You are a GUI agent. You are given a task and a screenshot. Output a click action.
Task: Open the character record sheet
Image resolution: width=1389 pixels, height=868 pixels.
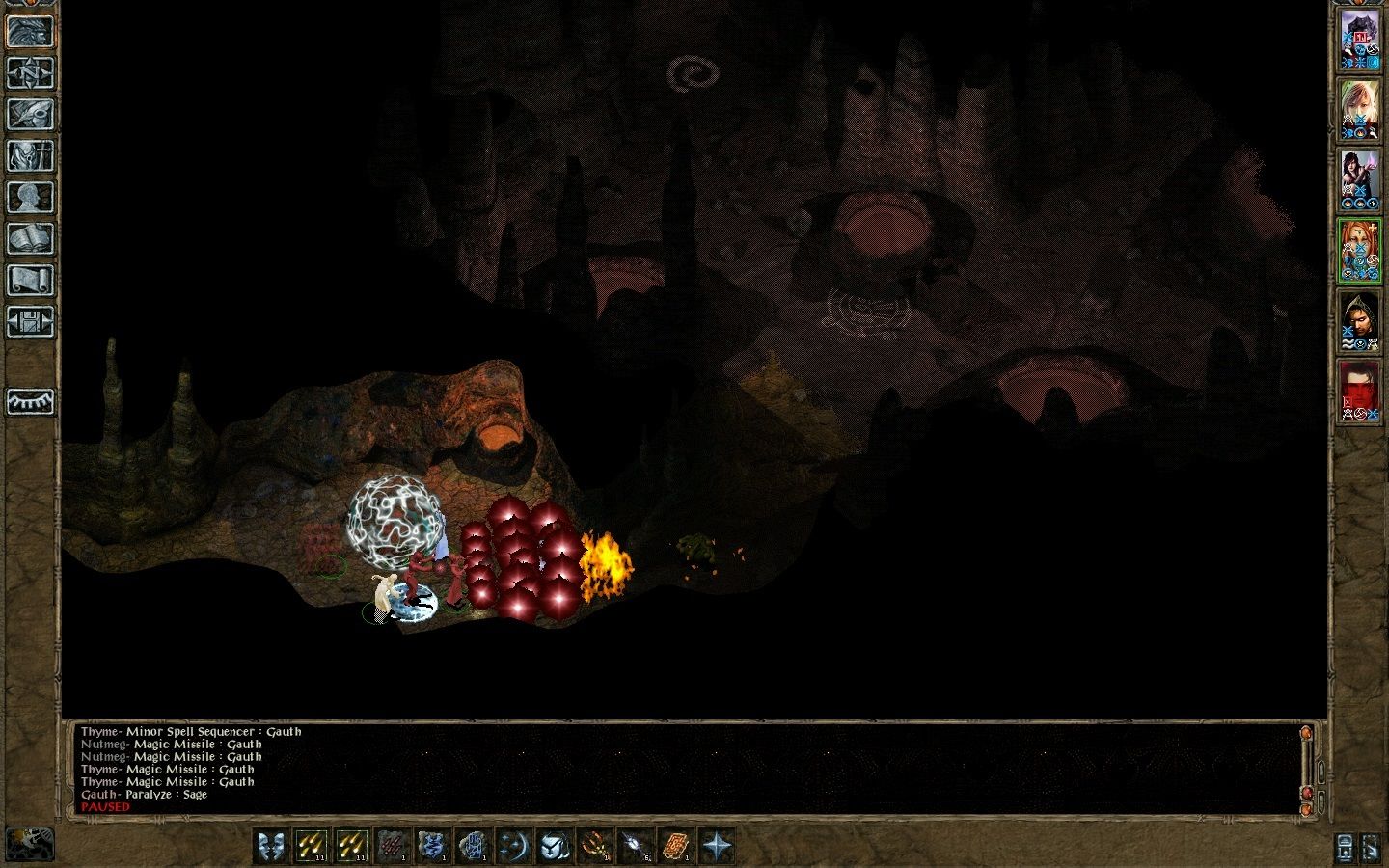click(30, 197)
